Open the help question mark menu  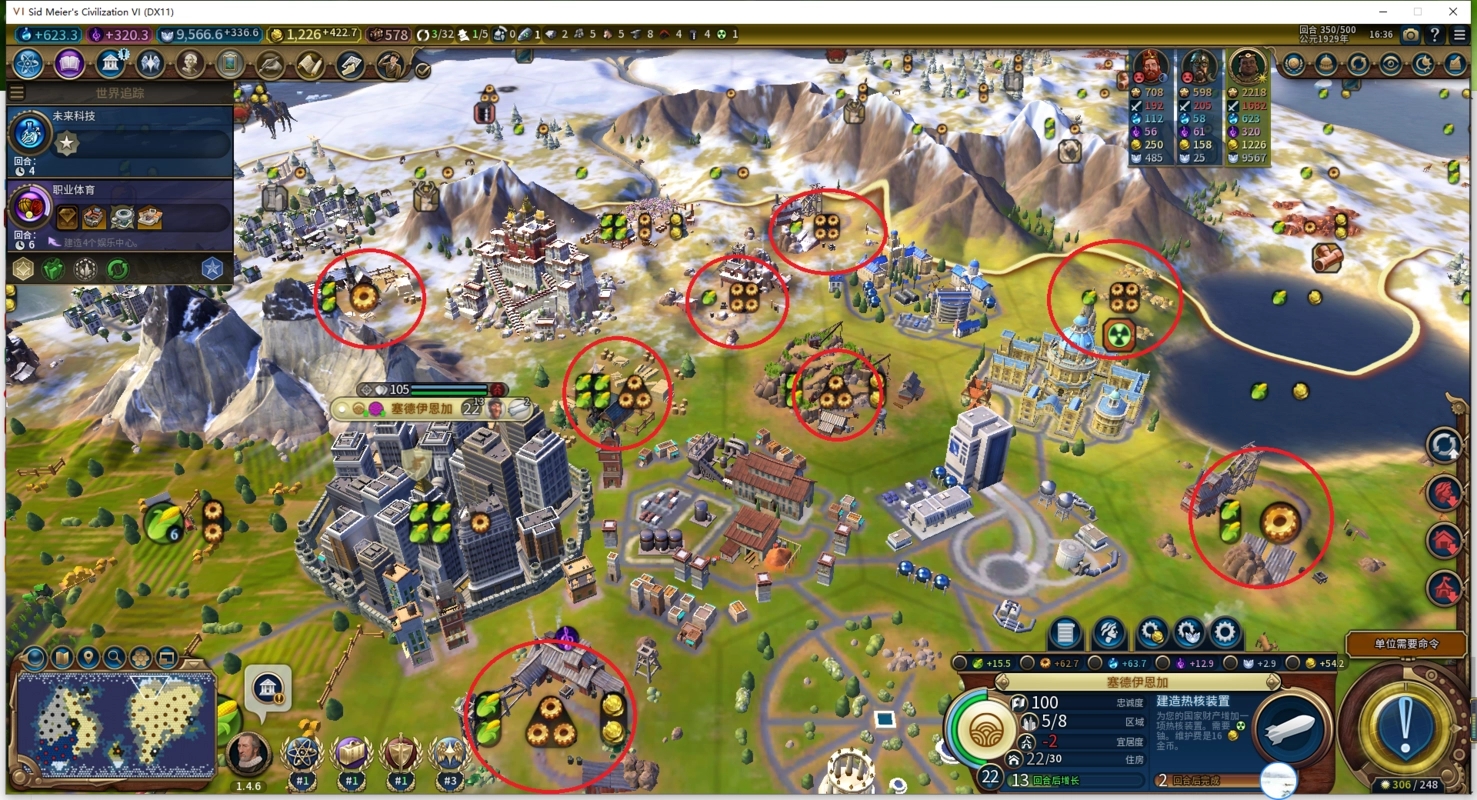1435,35
